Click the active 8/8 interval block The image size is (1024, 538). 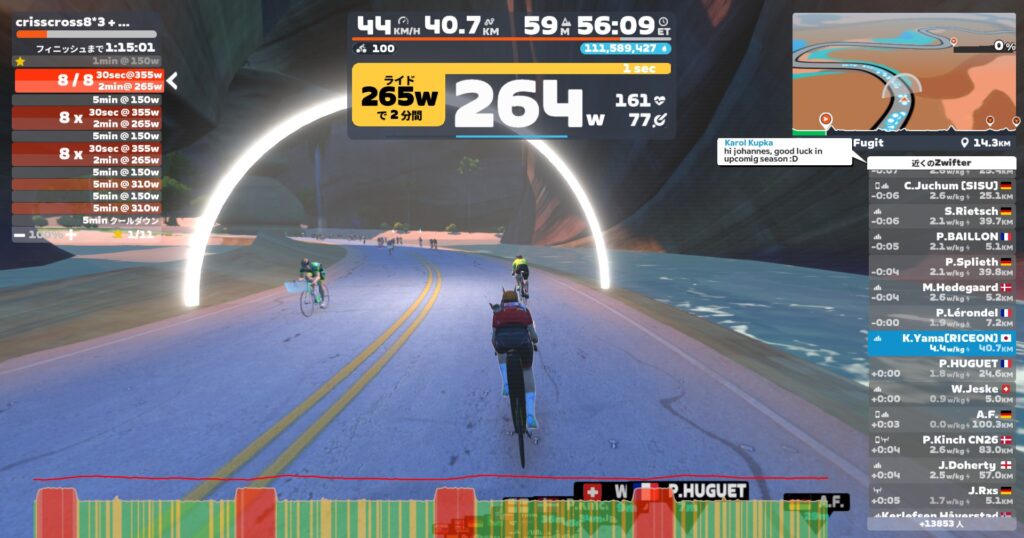click(88, 80)
